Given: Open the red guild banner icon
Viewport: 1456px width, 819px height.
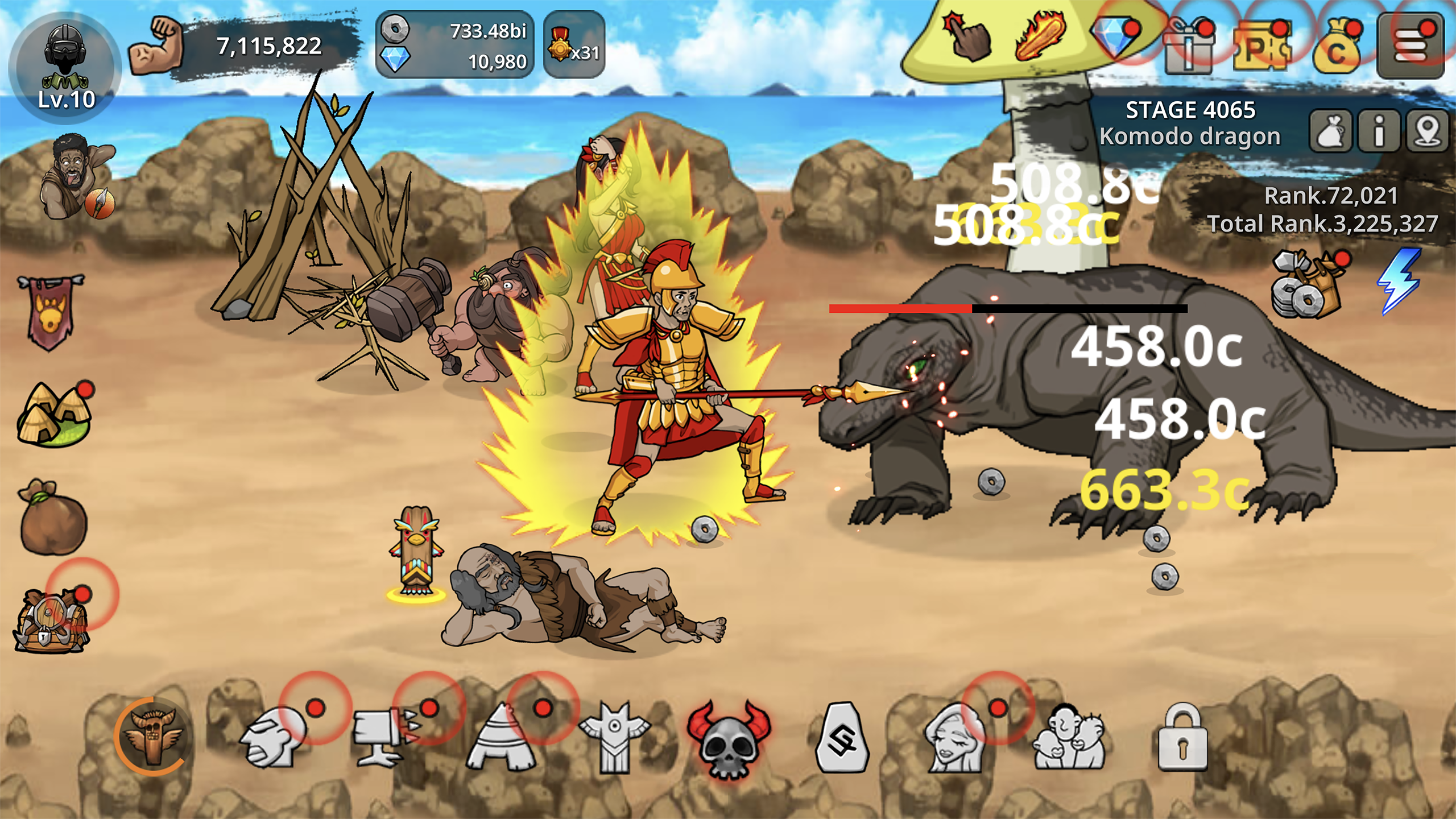Looking at the screenshot, I should point(50,312).
